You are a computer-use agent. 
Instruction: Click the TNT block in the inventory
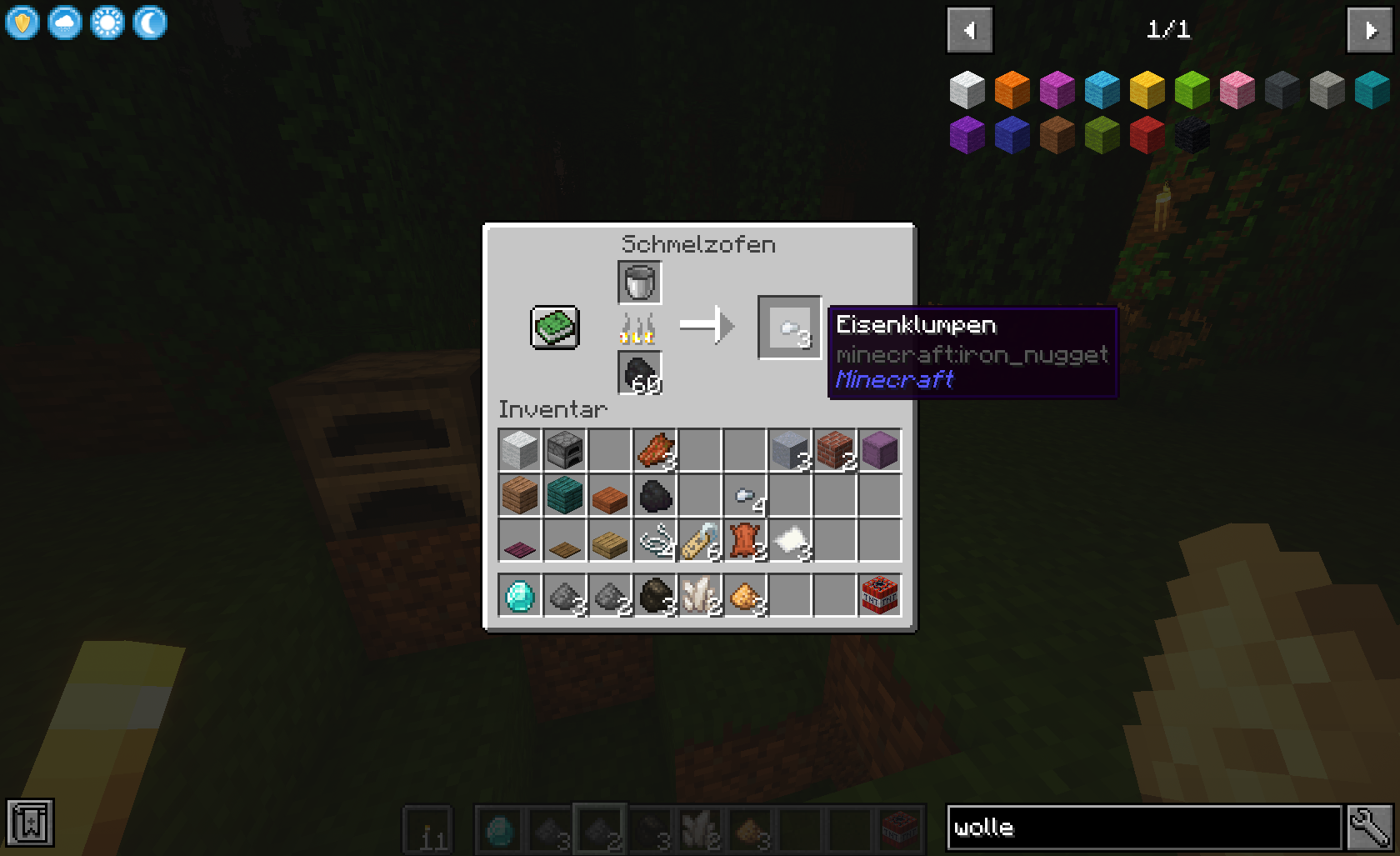(x=880, y=593)
